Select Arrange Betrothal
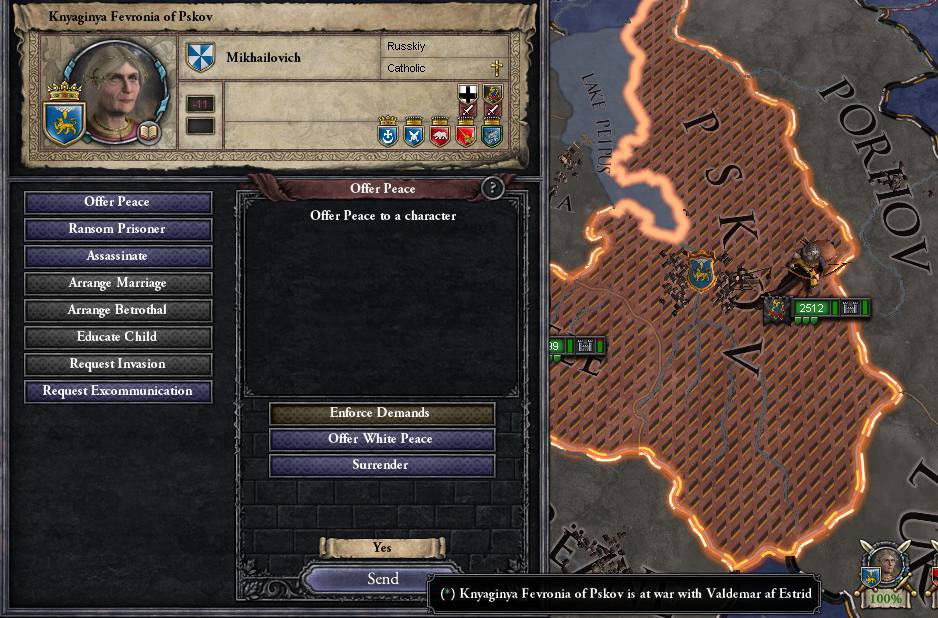 coord(118,310)
